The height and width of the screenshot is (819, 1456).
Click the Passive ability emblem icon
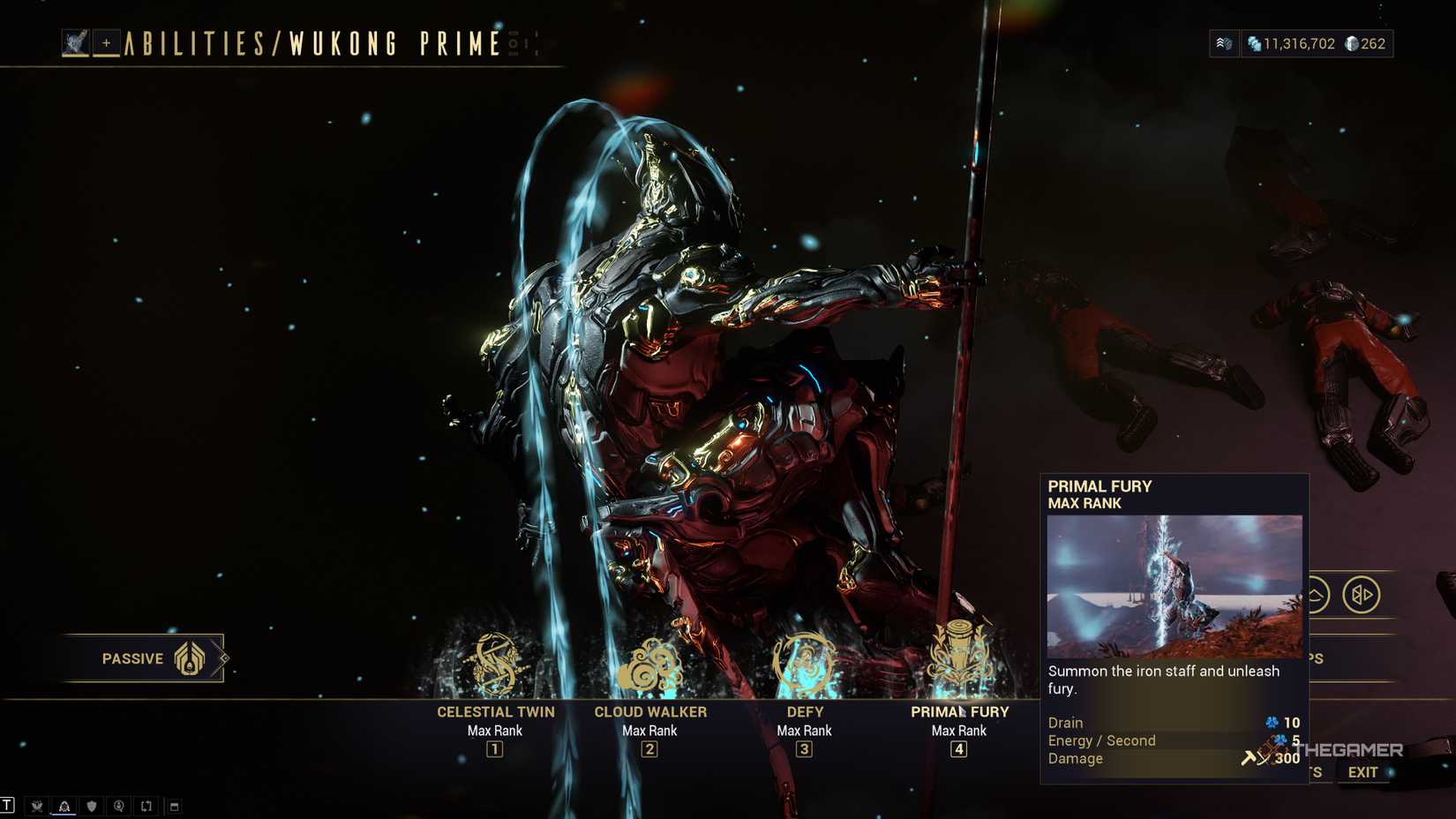tap(188, 657)
